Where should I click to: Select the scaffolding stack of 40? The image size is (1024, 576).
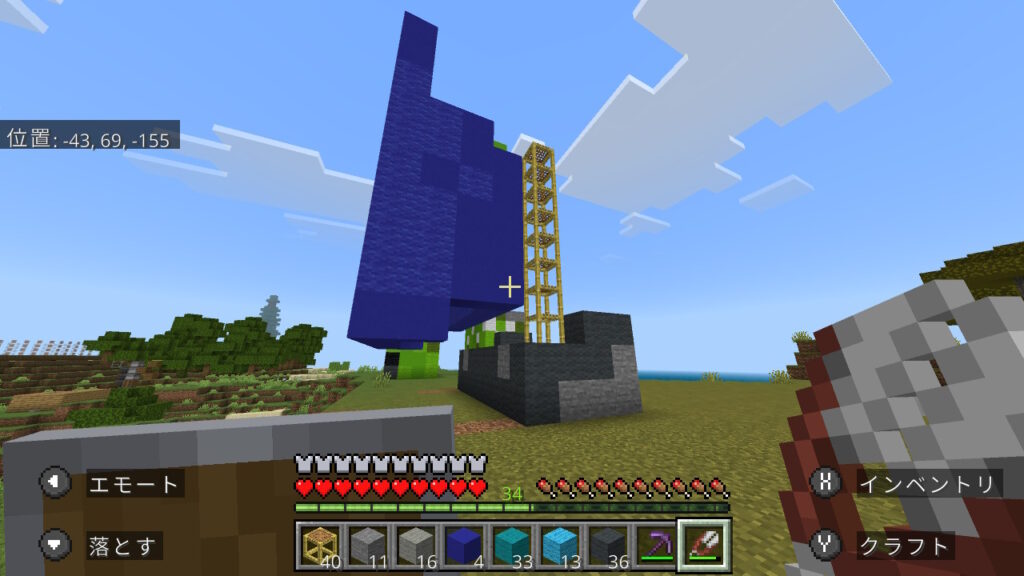319,546
